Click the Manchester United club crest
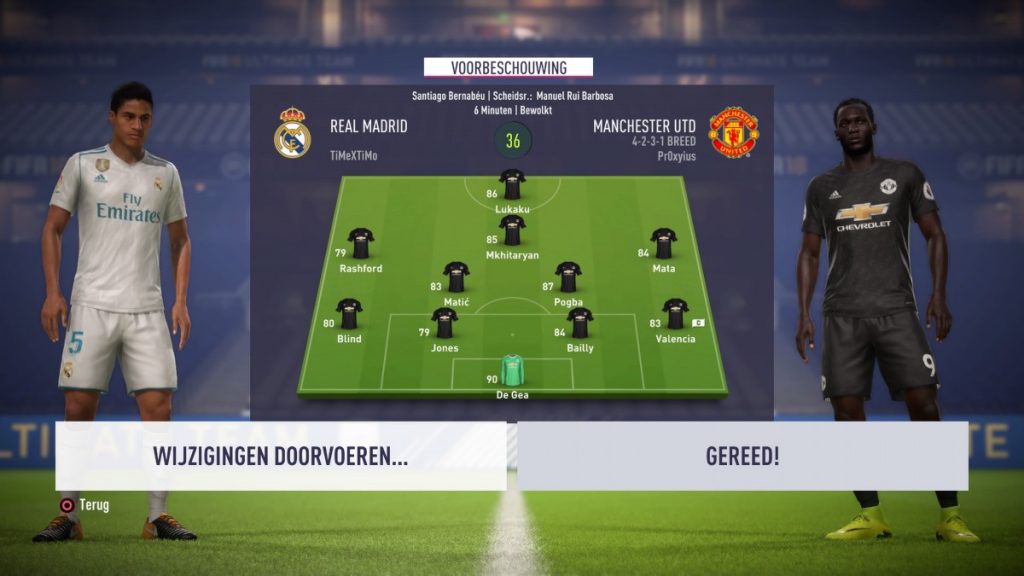The height and width of the screenshot is (576, 1024). [733, 133]
